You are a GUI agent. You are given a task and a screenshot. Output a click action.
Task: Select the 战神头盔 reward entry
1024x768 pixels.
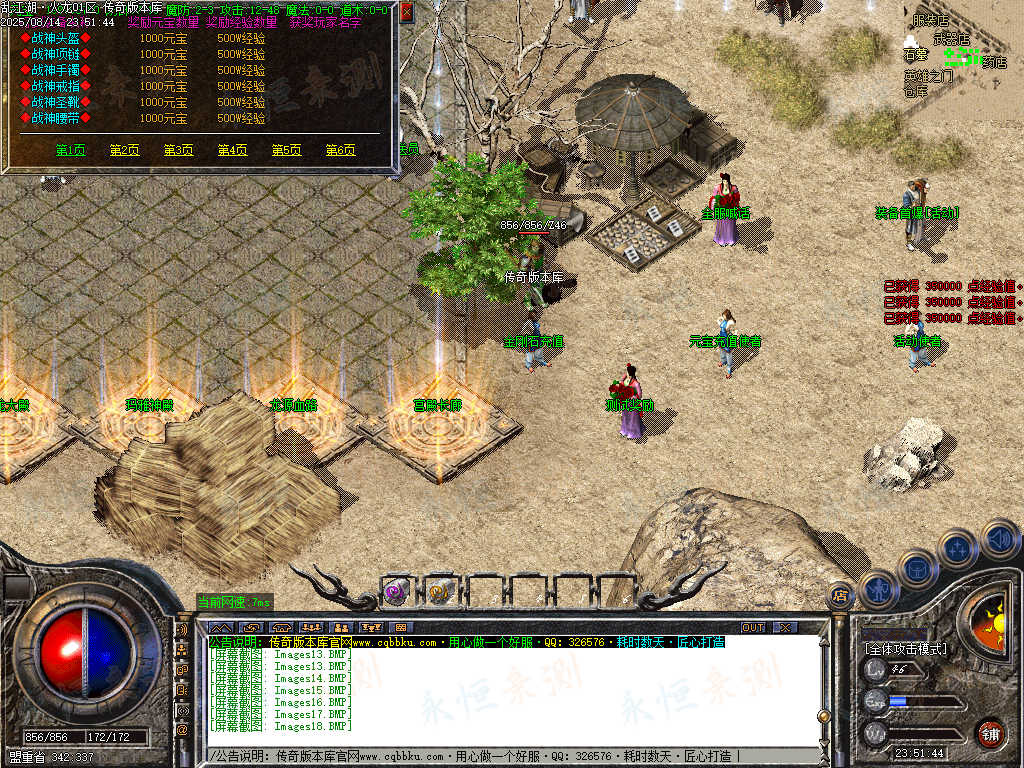click(x=56, y=38)
